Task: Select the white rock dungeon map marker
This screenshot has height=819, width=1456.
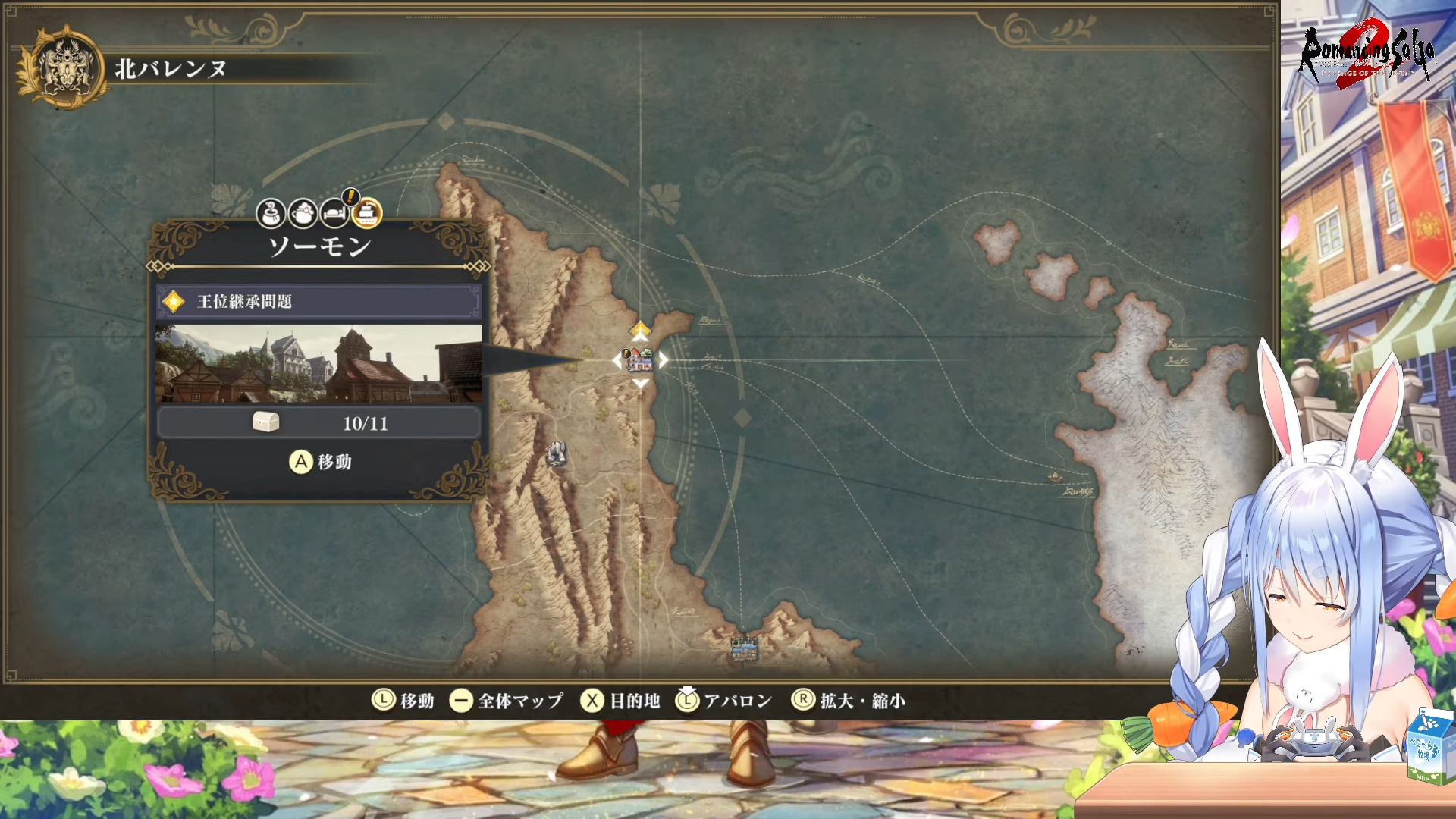Action: click(x=557, y=453)
